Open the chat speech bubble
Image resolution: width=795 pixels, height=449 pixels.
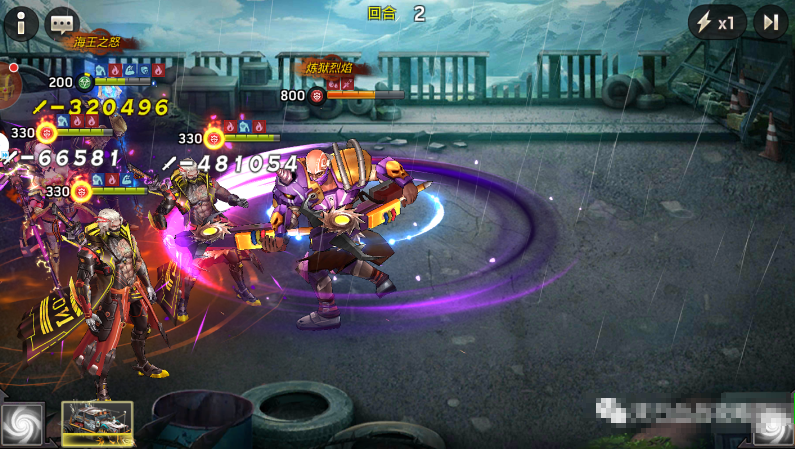(63, 22)
